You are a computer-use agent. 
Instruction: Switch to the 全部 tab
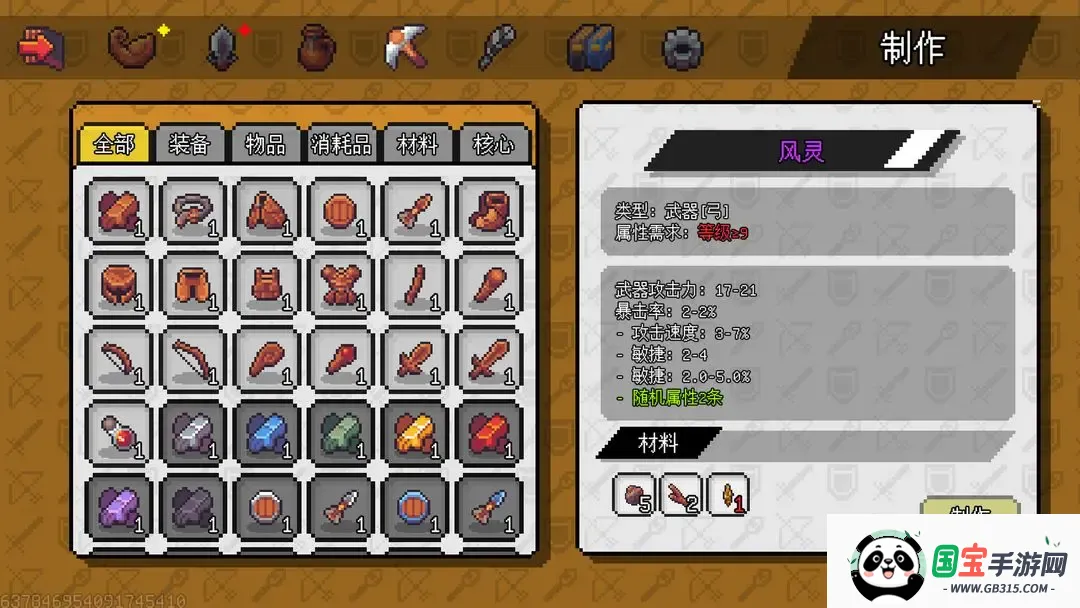point(113,144)
